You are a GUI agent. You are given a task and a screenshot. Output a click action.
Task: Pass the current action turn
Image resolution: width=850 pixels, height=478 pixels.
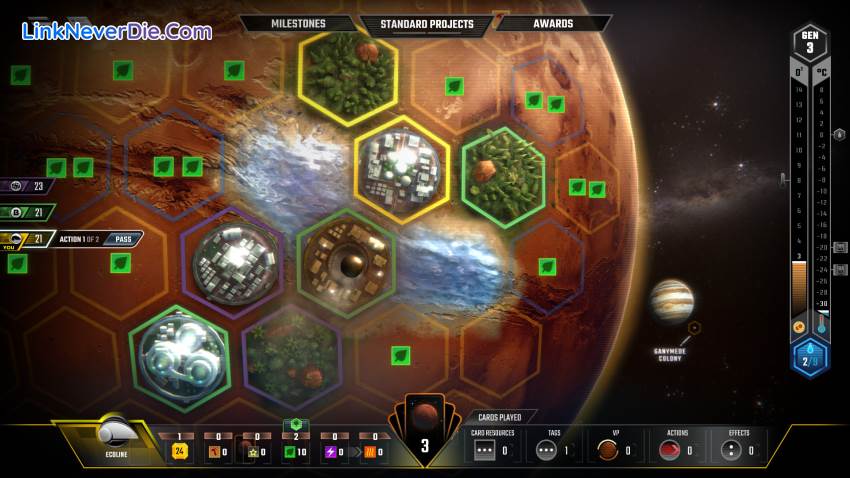coord(125,239)
